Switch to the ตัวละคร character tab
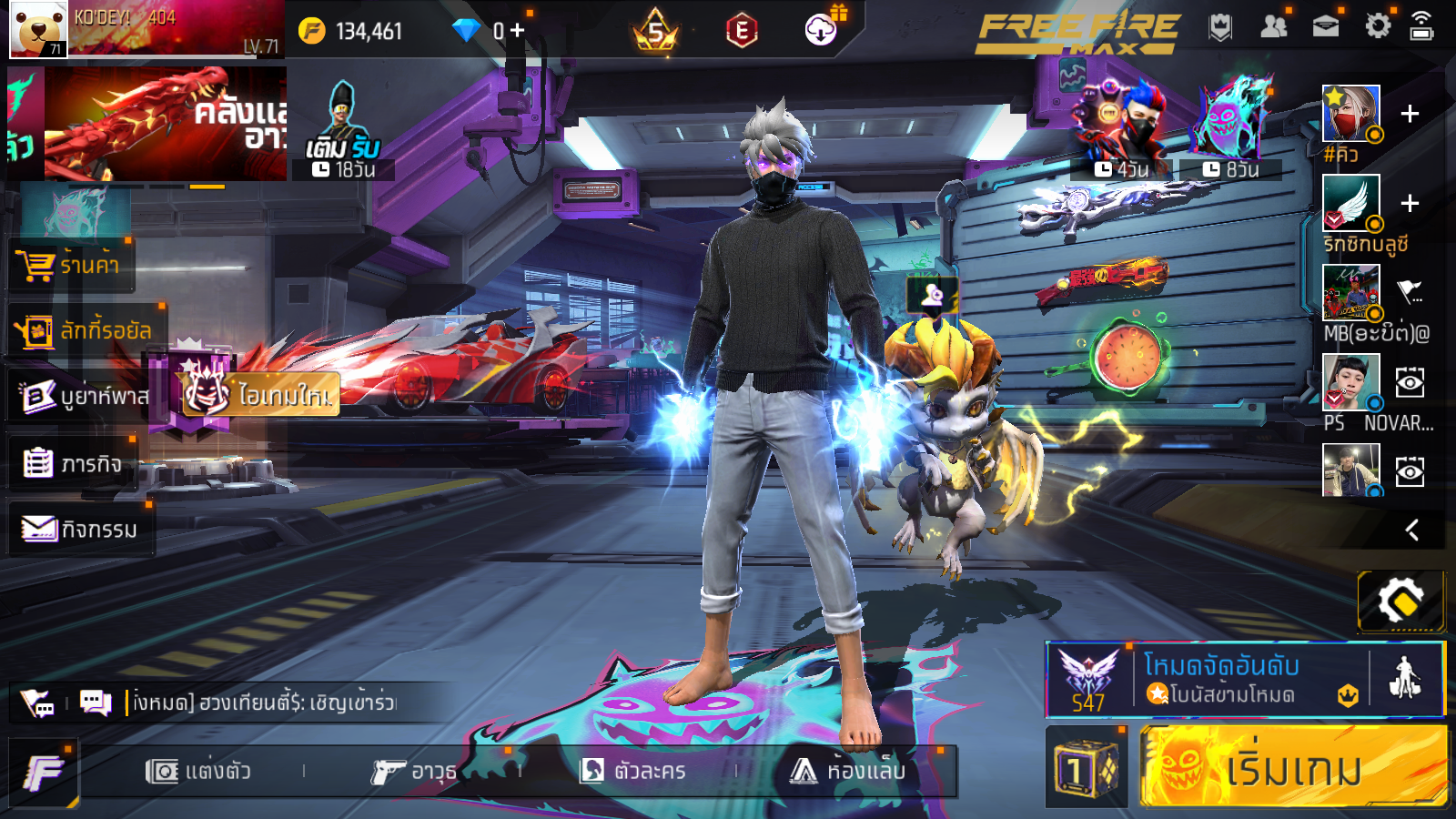This screenshot has width=1456, height=819. click(633, 772)
